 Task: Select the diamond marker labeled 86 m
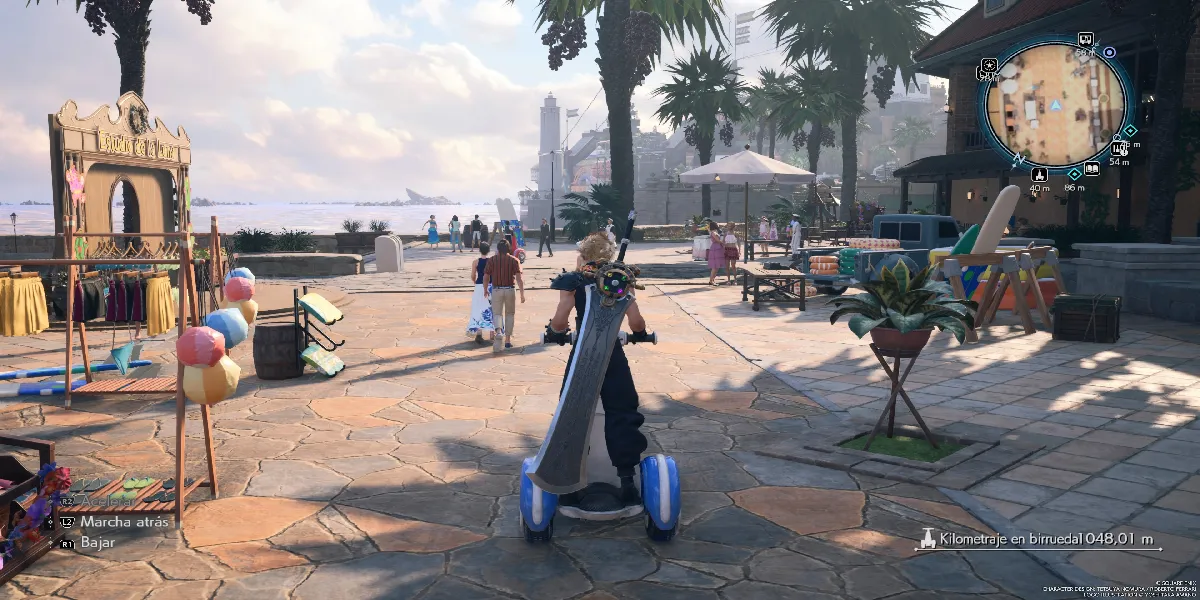point(1074,173)
